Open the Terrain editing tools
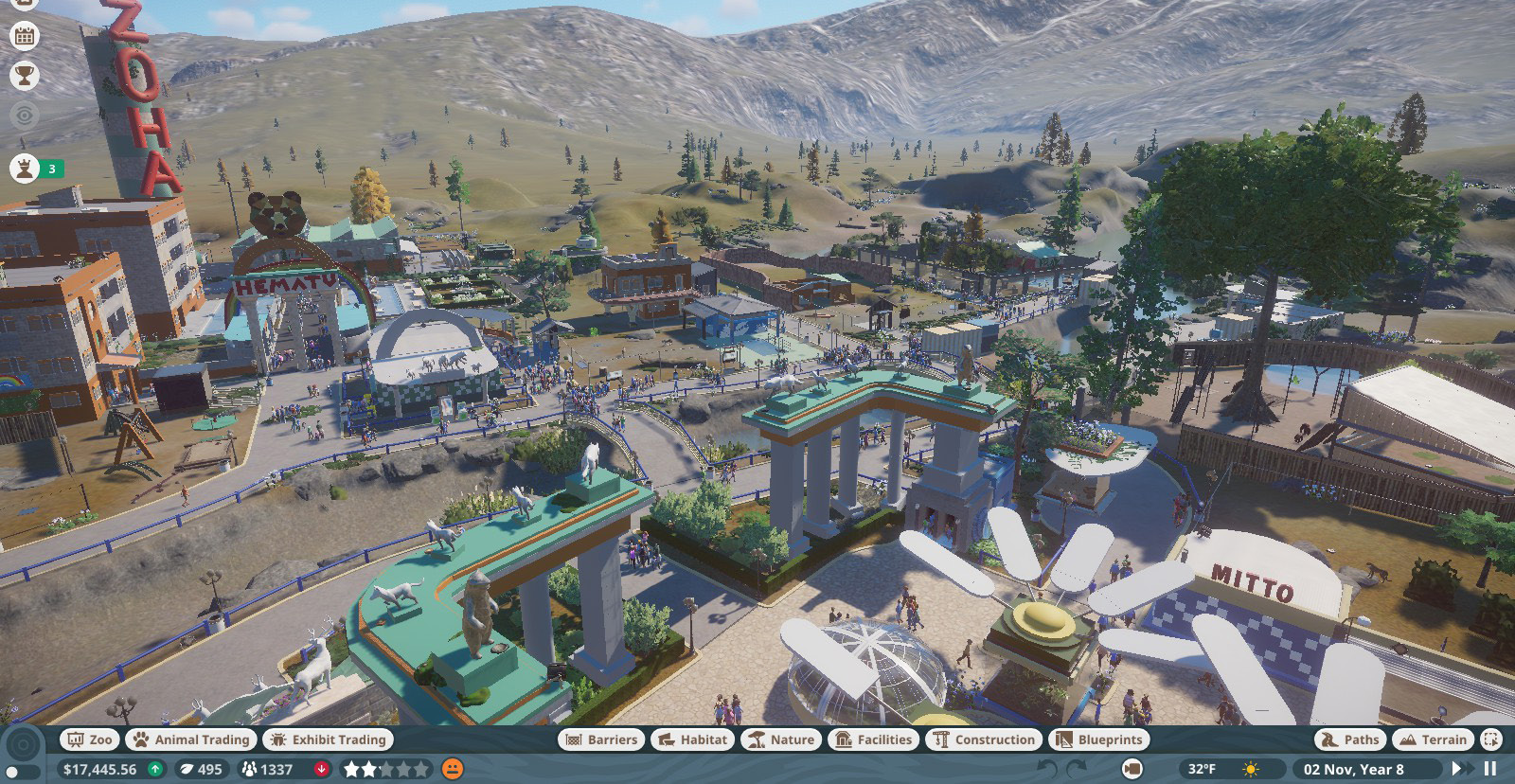Viewport: 1515px width, 784px height. pyautogui.click(x=1432, y=739)
